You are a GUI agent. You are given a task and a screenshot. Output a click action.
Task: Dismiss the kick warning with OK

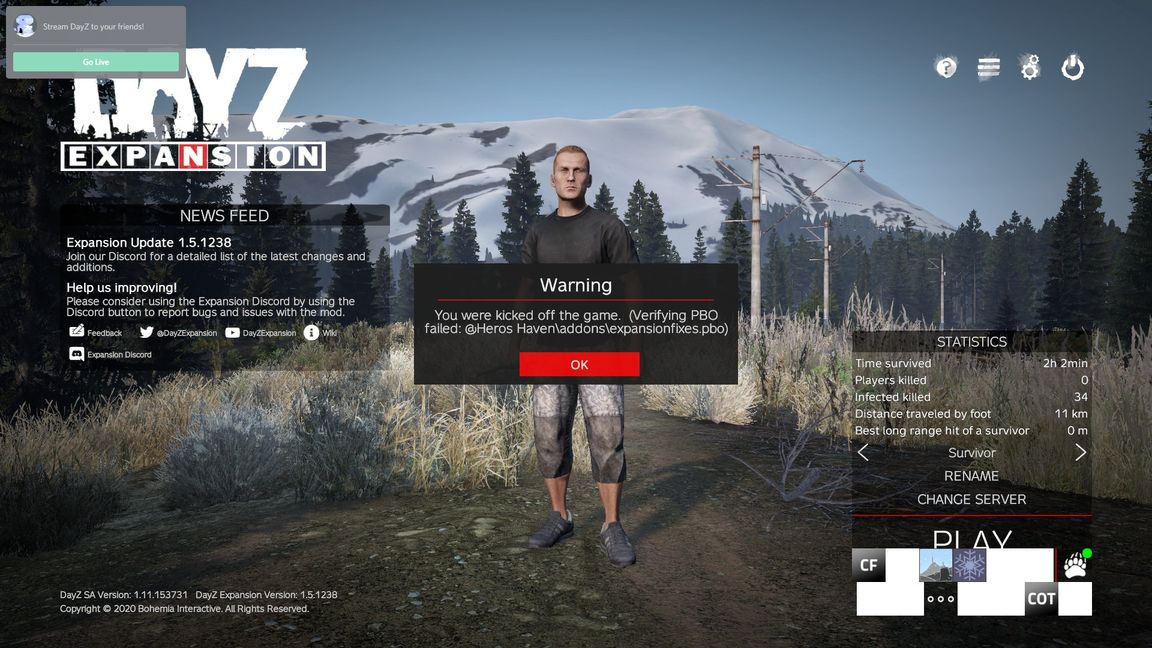579,365
